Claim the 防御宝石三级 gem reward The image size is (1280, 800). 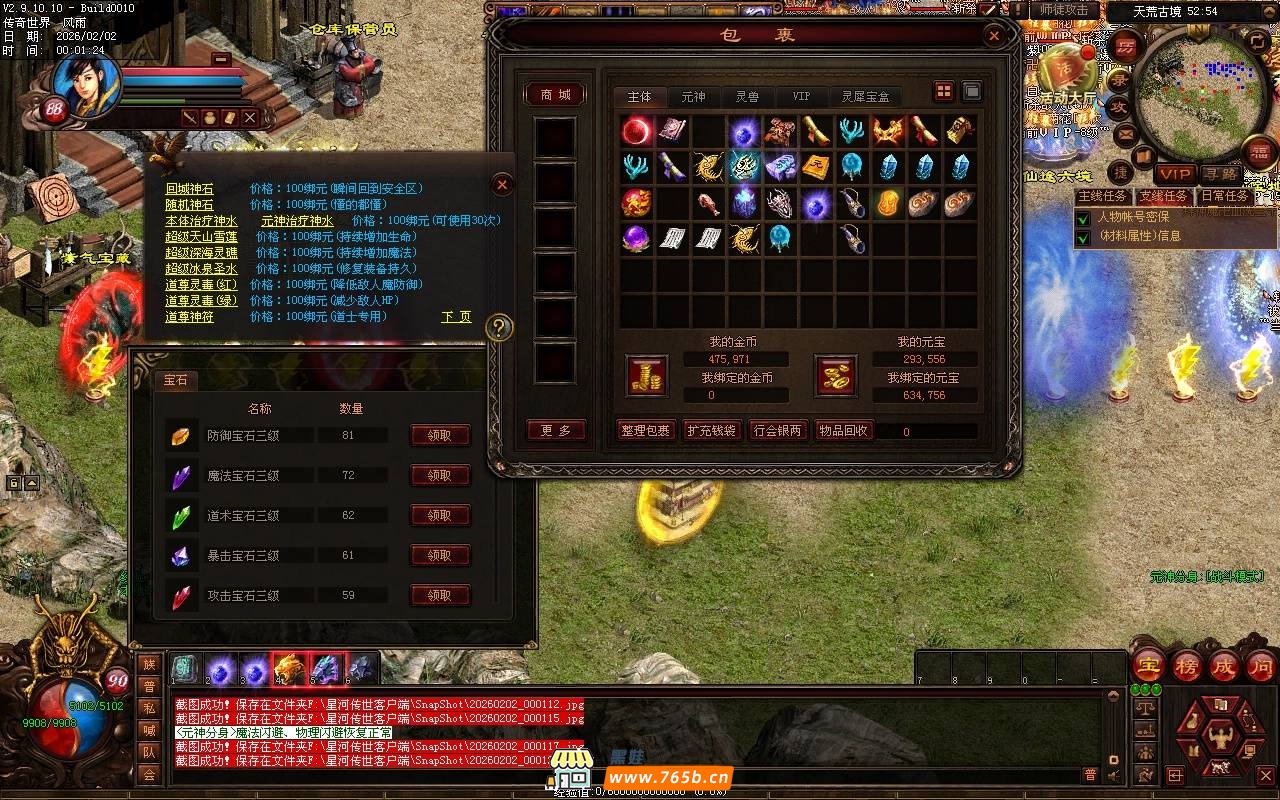pyautogui.click(x=440, y=436)
